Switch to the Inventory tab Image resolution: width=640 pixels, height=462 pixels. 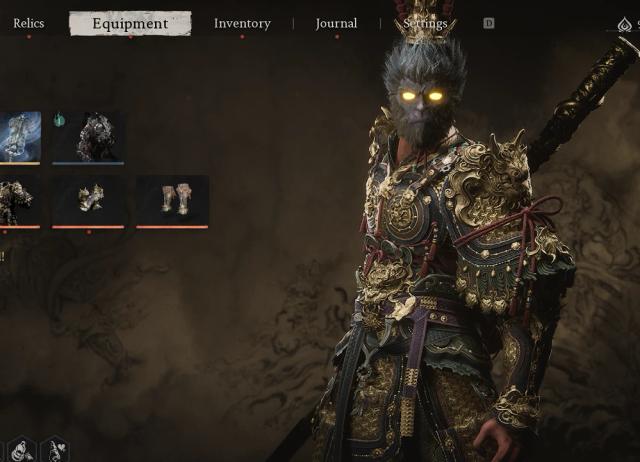point(242,23)
